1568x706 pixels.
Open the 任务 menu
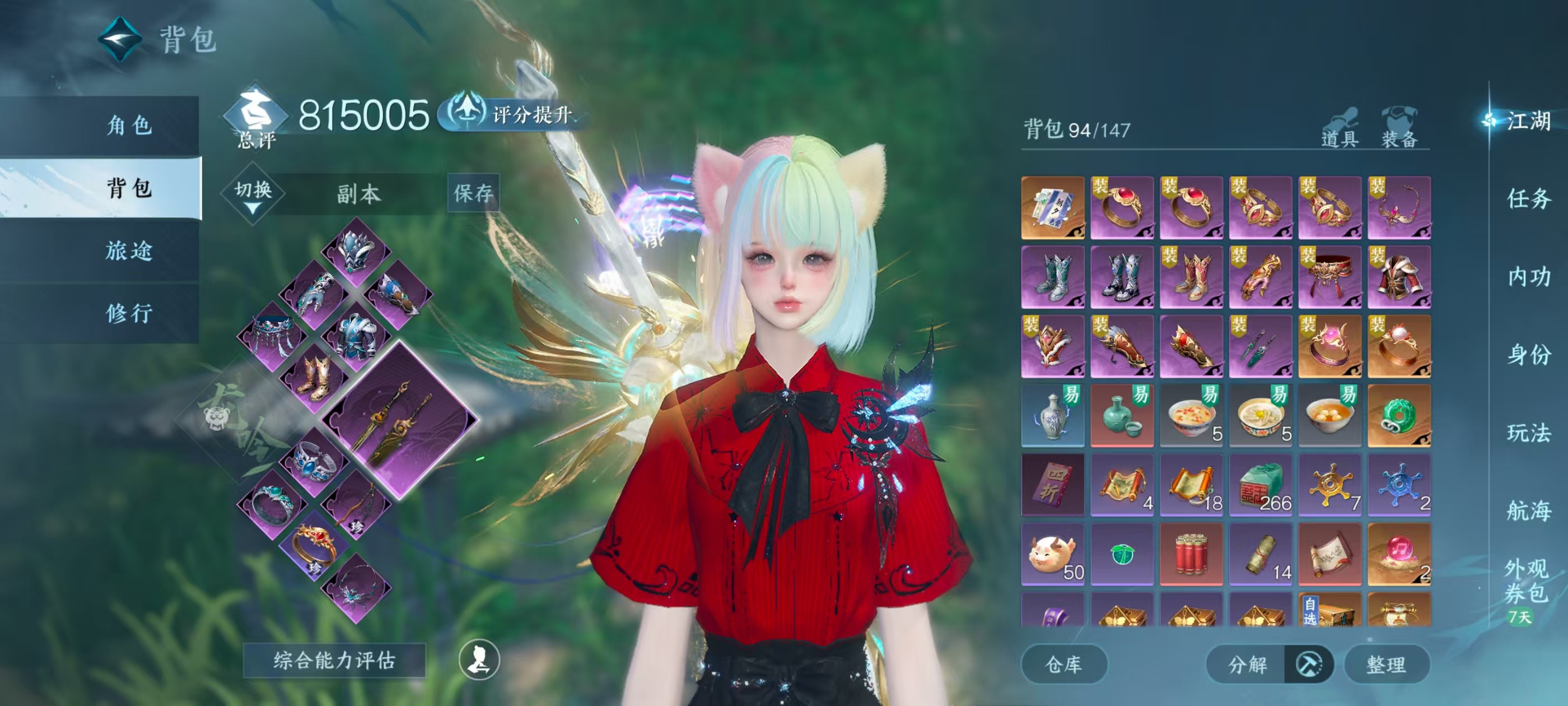(1528, 198)
